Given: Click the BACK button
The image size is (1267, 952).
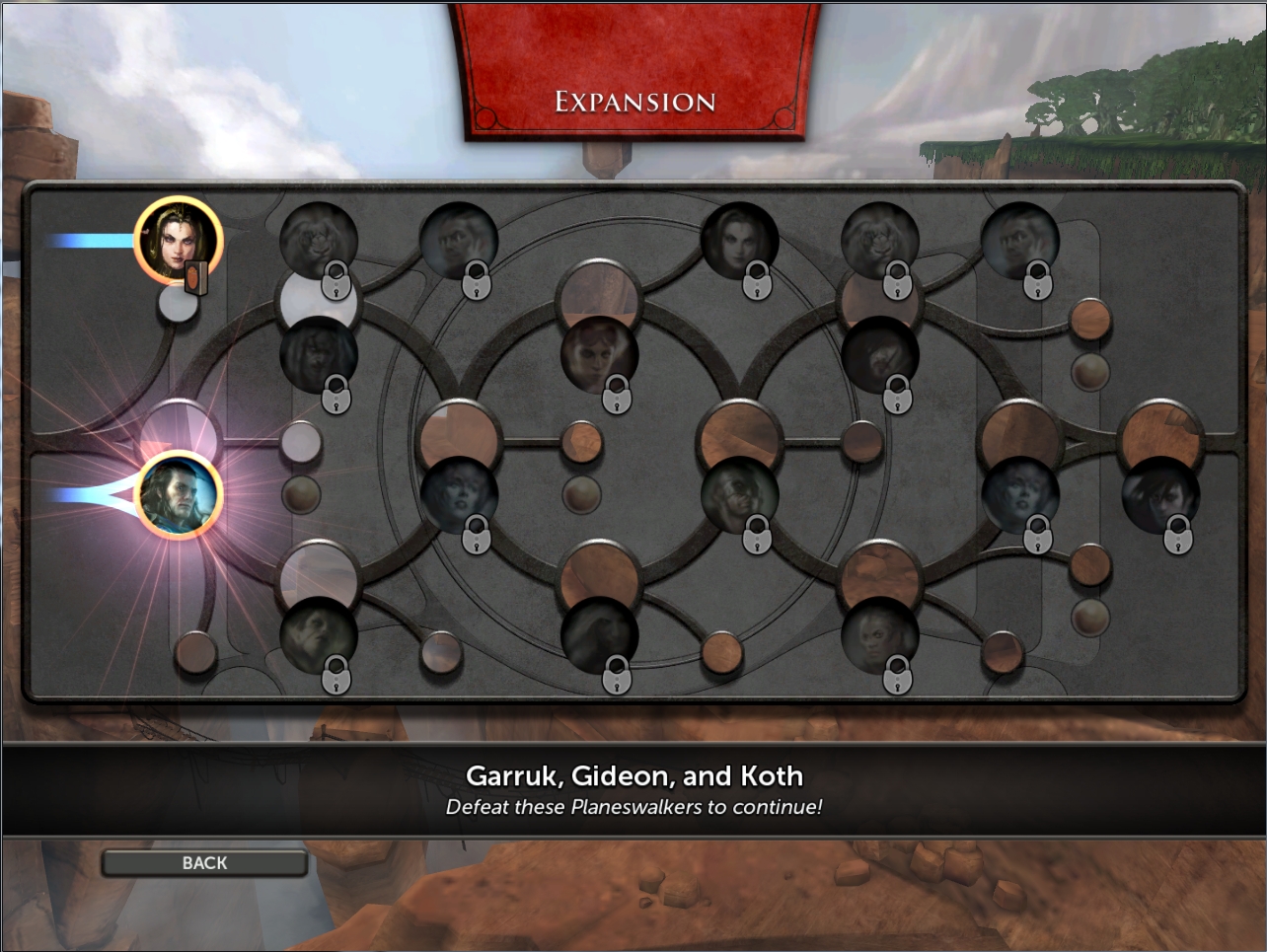Looking at the screenshot, I should point(204,863).
